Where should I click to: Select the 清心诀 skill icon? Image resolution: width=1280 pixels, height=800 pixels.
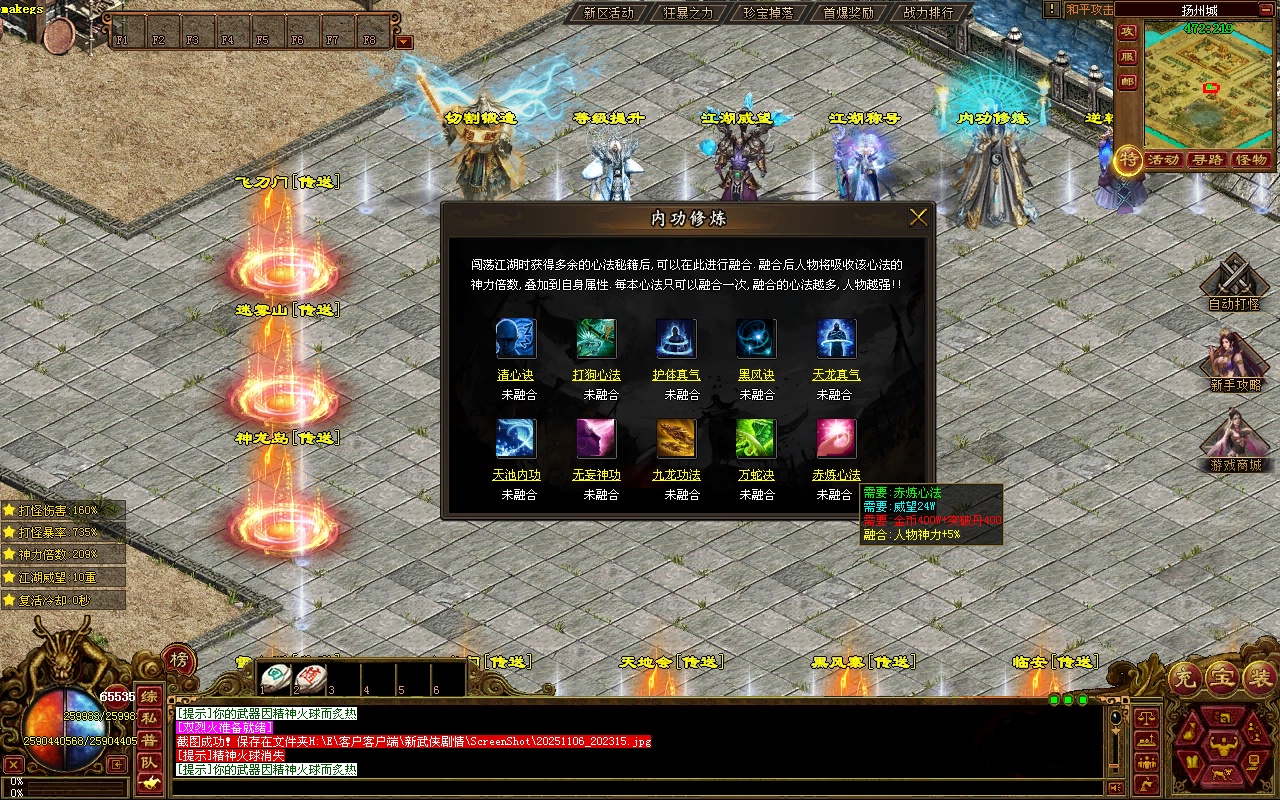point(516,339)
